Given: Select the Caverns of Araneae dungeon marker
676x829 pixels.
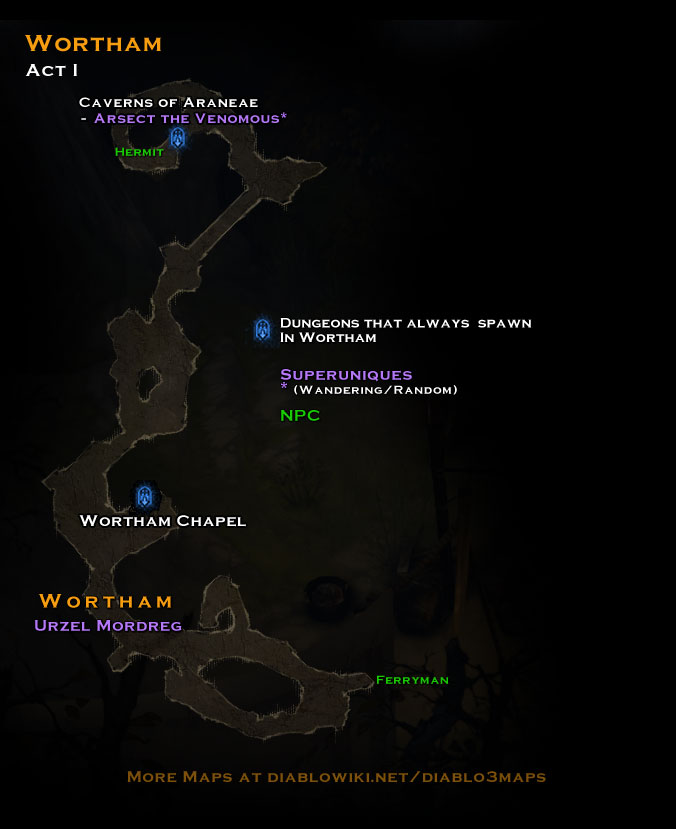Looking at the screenshot, I should pyautogui.click(x=178, y=137).
